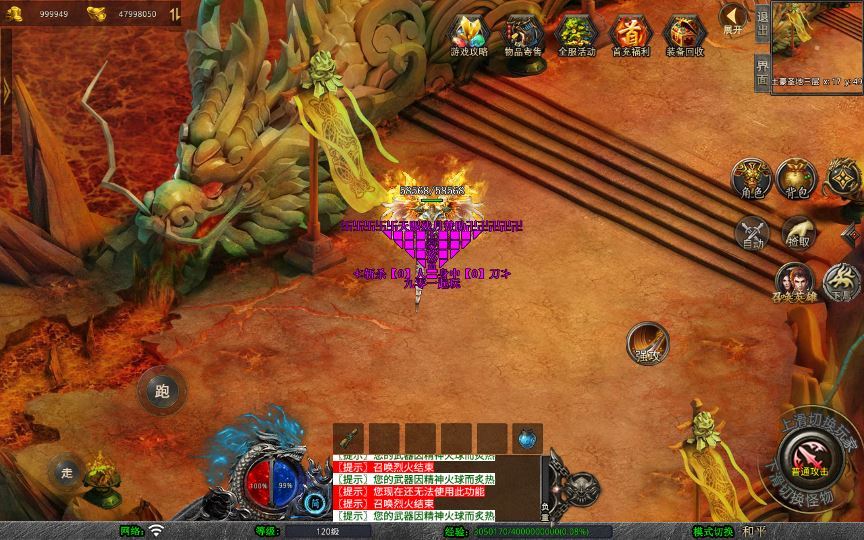The height and width of the screenshot is (540, 864).
Task: Open the 首充福利 first-recharge rewards
Action: pos(630,35)
